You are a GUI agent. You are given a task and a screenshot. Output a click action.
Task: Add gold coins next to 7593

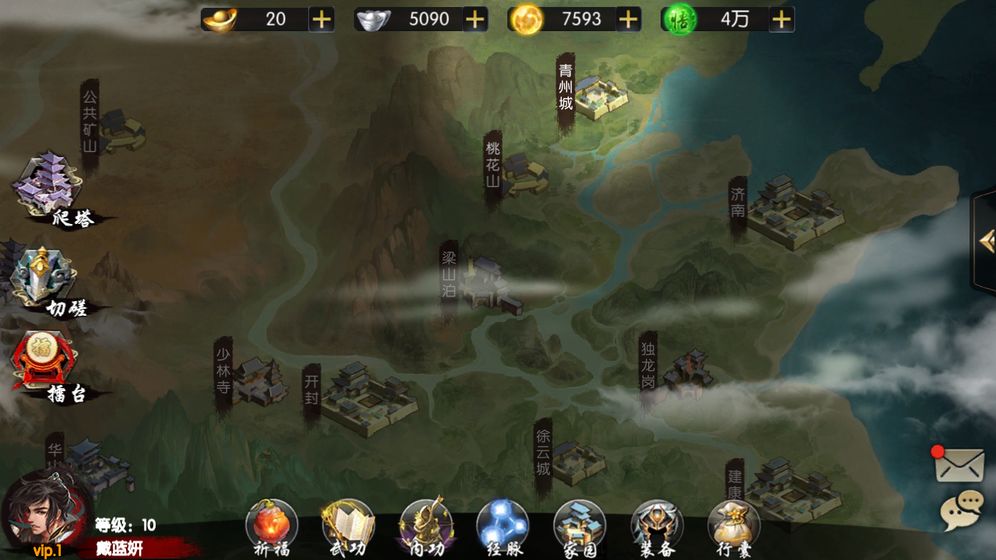628,19
